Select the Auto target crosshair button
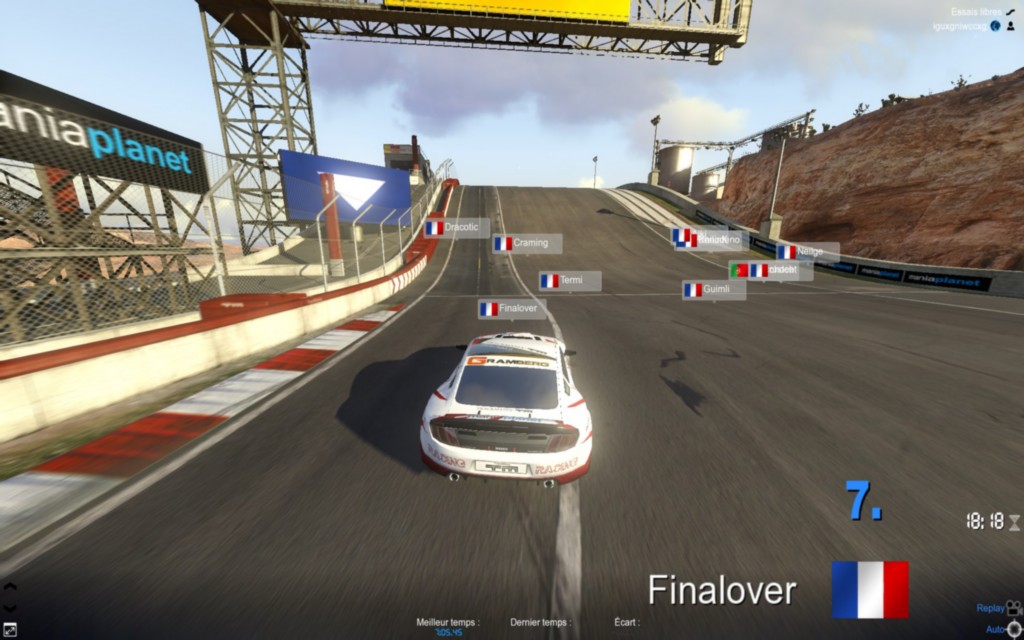Viewport: 1024px width, 640px height. click(1014, 629)
